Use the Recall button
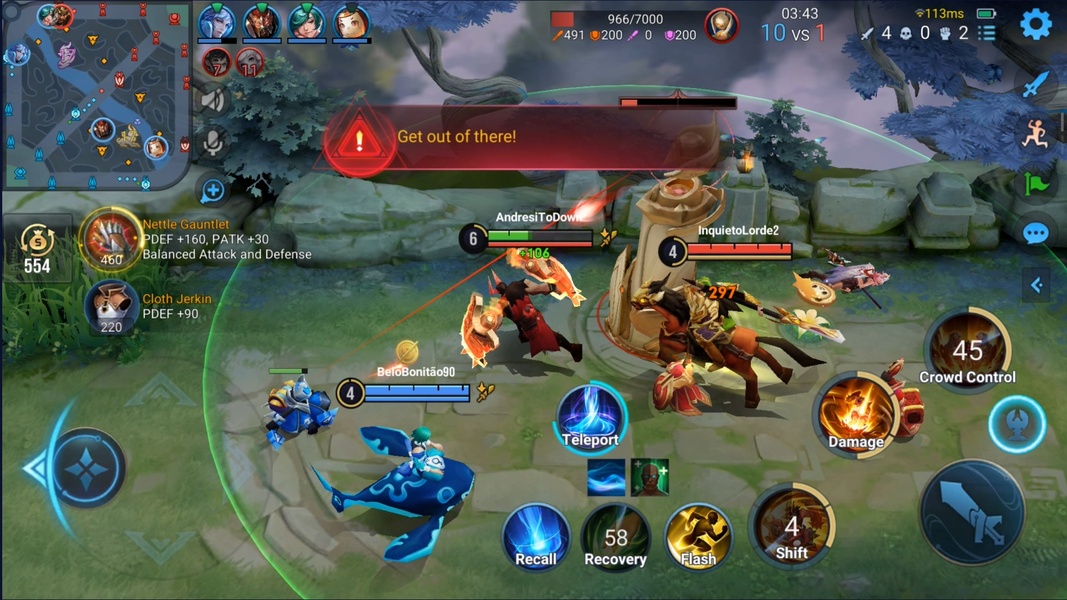Viewport: 1067px width, 600px height. click(535, 537)
